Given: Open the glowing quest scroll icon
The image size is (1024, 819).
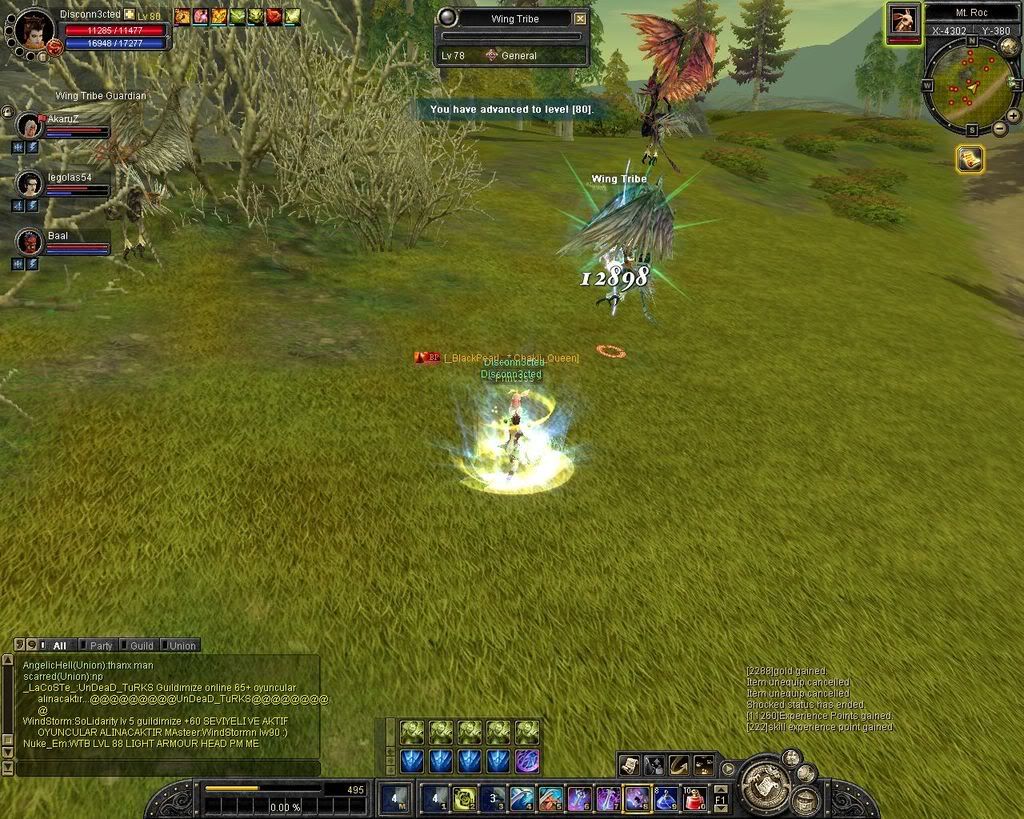Looking at the screenshot, I should coord(970,158).
